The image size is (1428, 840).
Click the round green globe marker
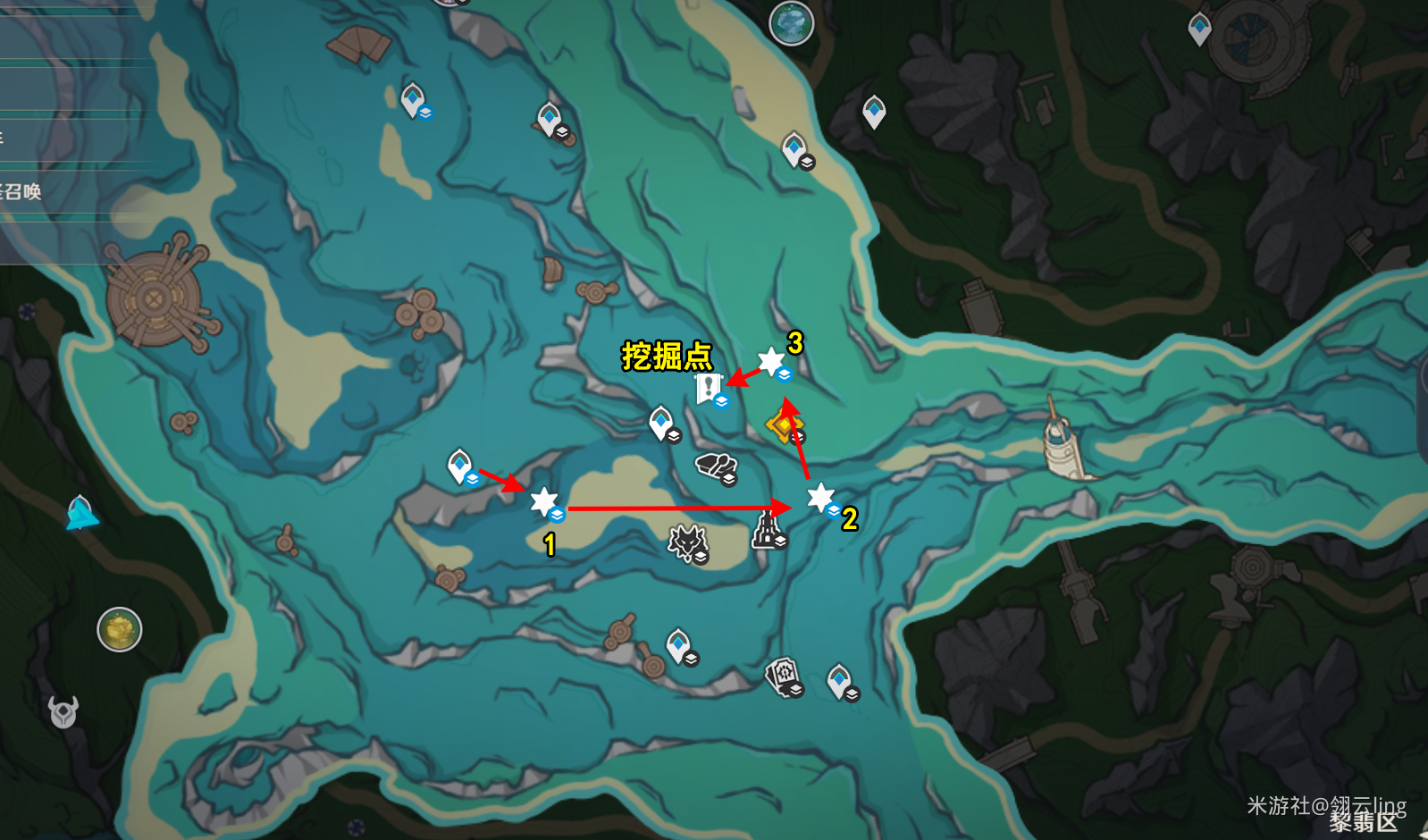(x=791, y=23)
